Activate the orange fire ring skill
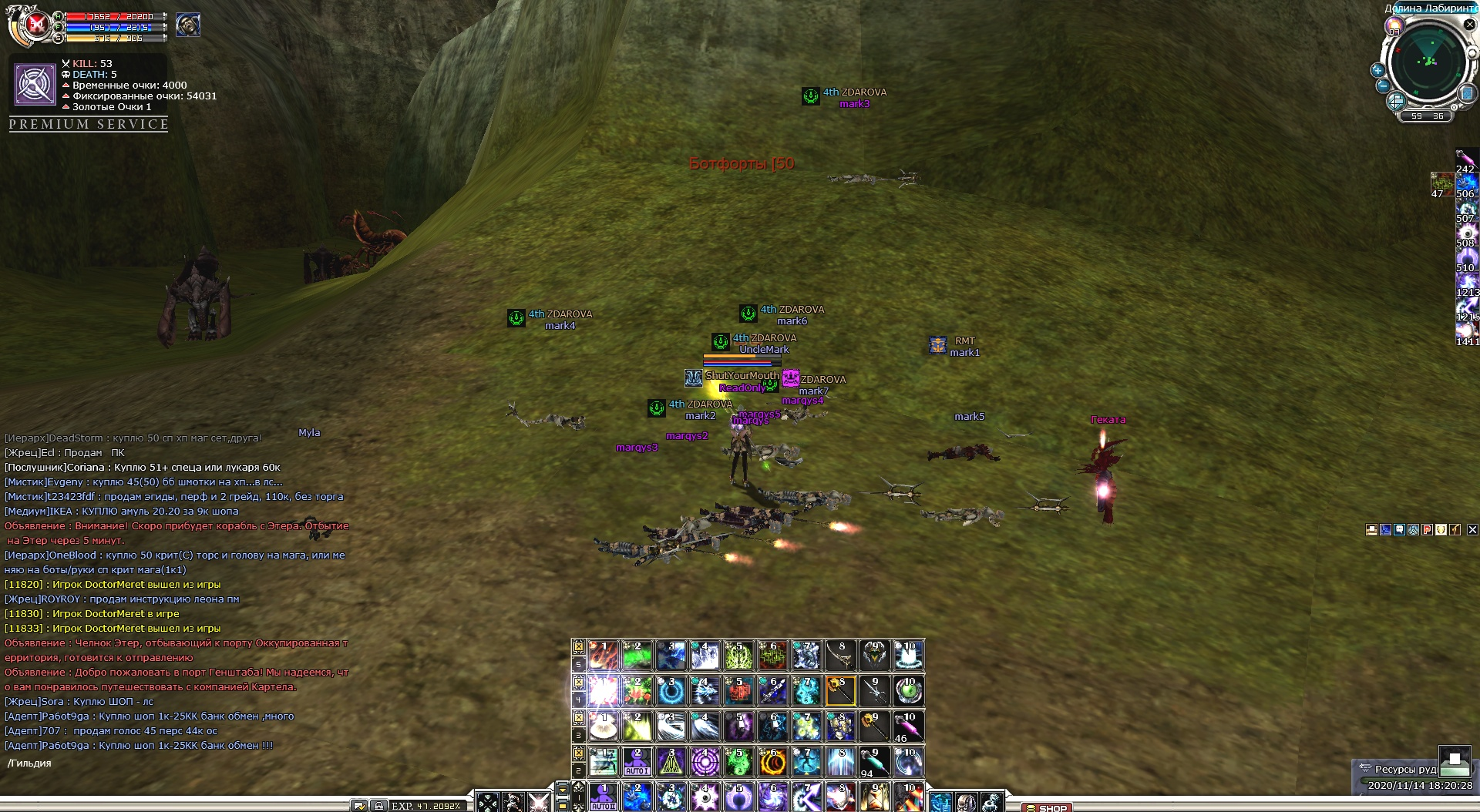The width and height of the screenshot is (1480, 812). coord(772,761)
